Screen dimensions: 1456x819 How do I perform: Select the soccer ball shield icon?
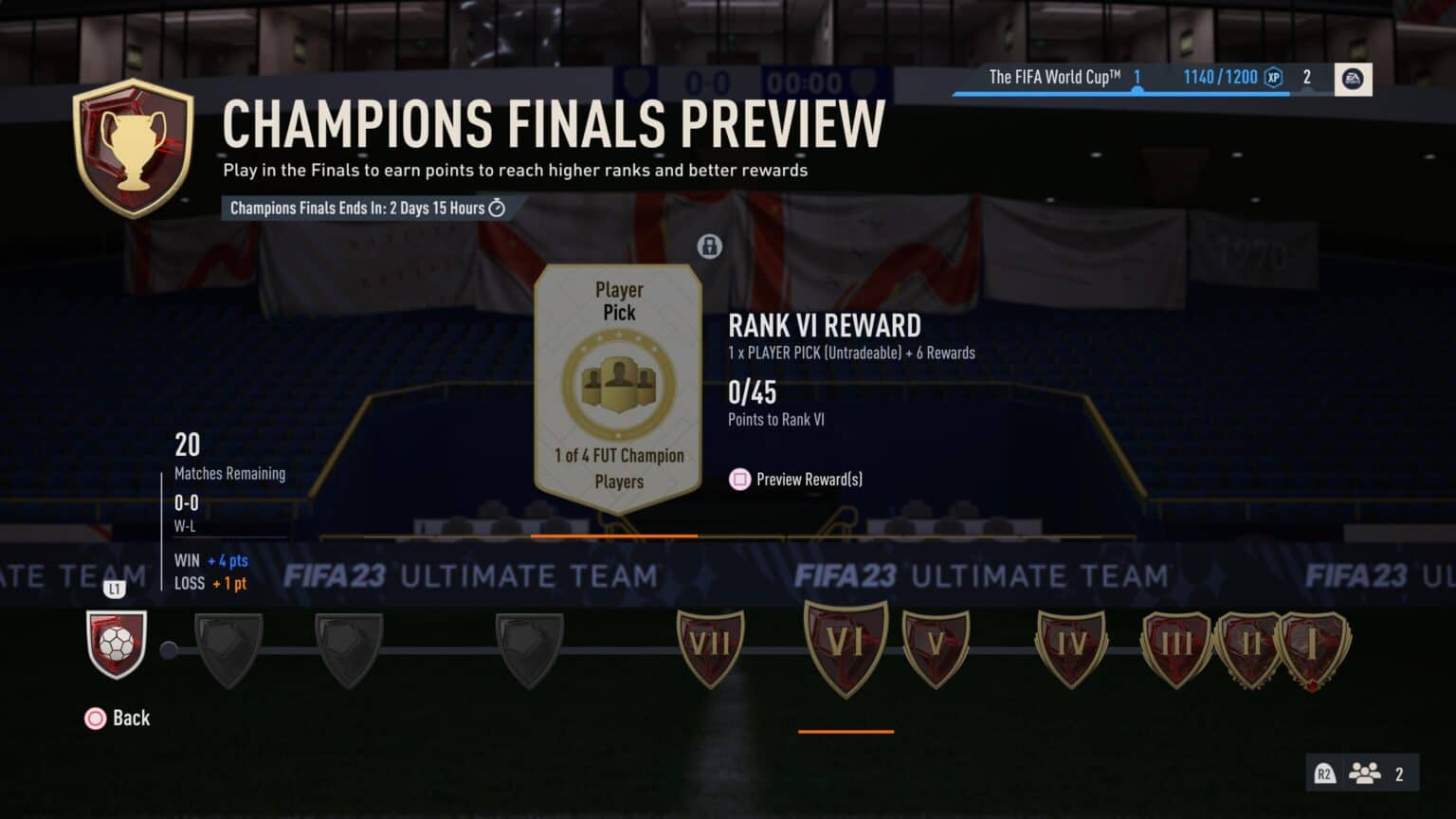point(117,645)
